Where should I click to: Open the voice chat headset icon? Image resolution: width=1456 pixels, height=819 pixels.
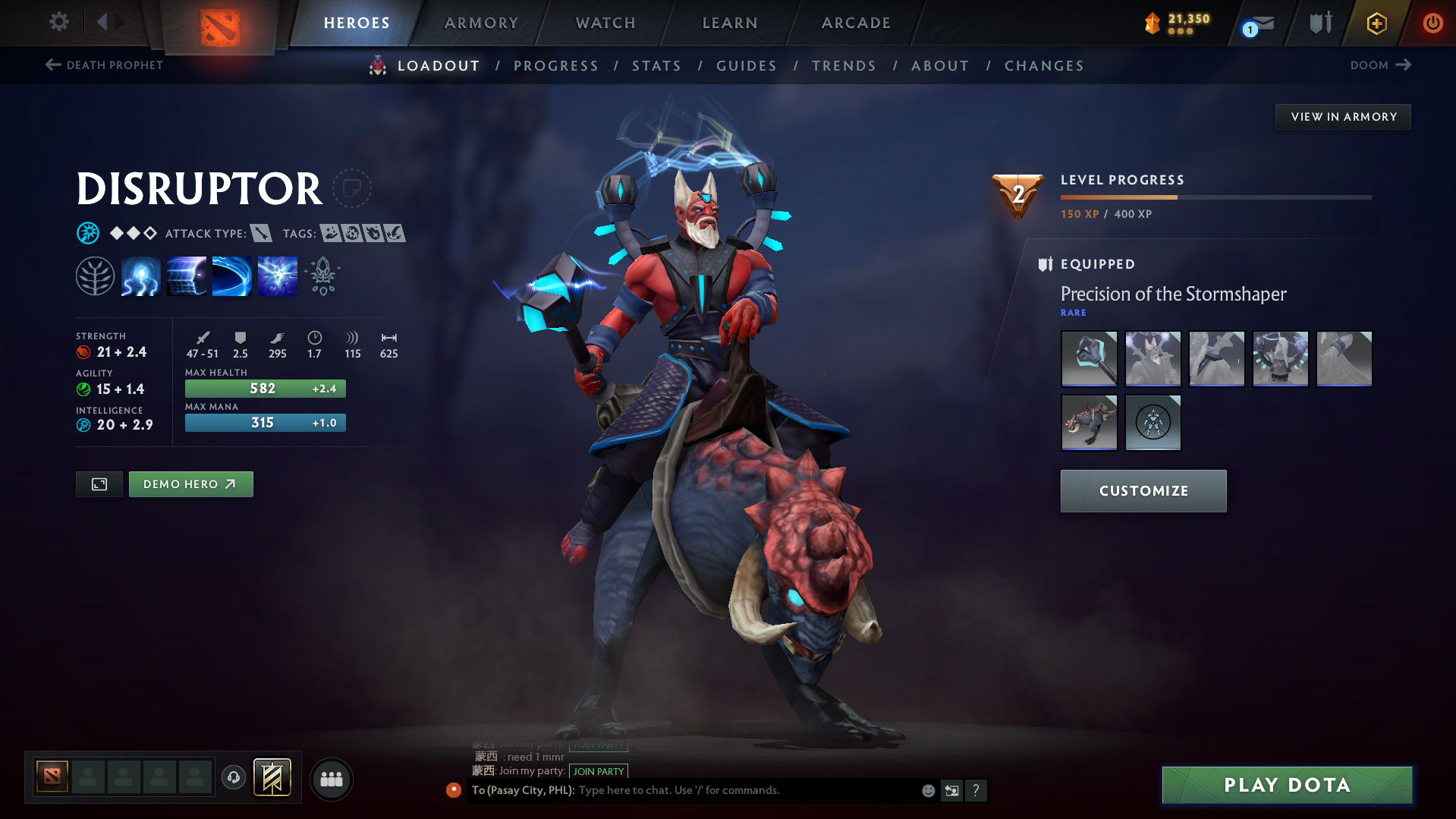233,778
